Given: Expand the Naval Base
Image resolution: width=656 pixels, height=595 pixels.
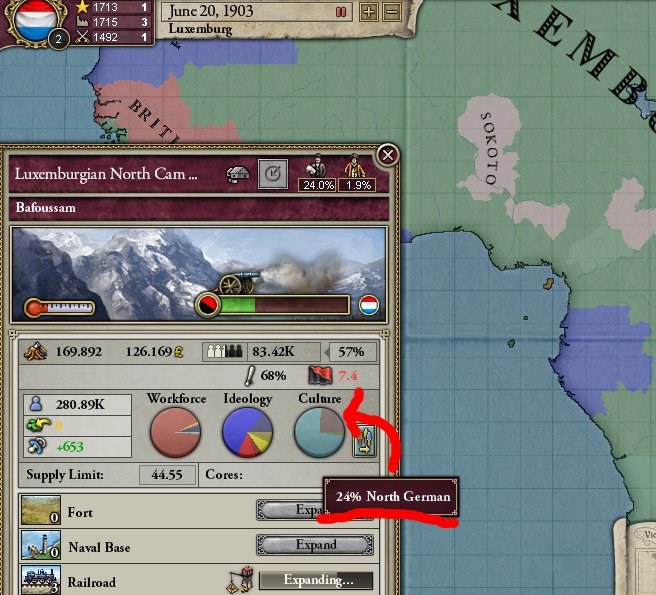Looking at the screenshot, I should coord(315,545).
